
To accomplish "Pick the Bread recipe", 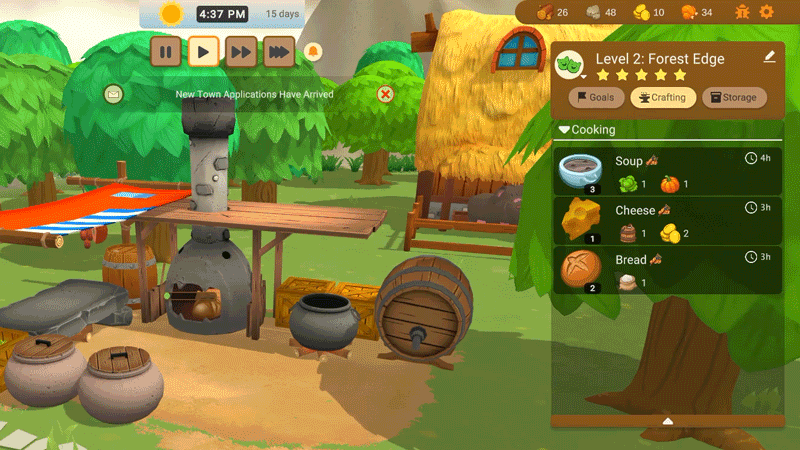I will (667, 270).
